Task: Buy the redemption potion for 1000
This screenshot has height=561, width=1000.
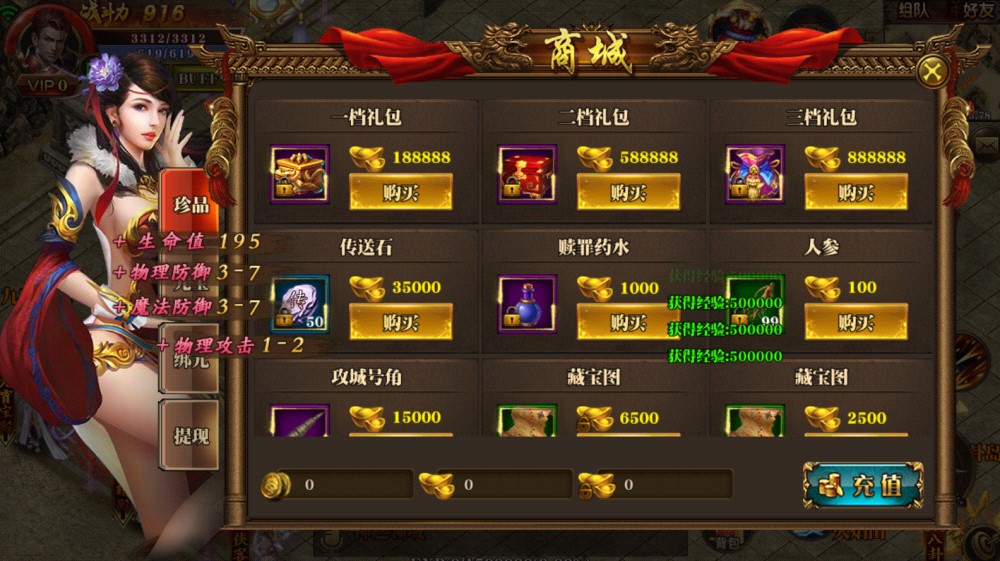Action: coord(628,322)
